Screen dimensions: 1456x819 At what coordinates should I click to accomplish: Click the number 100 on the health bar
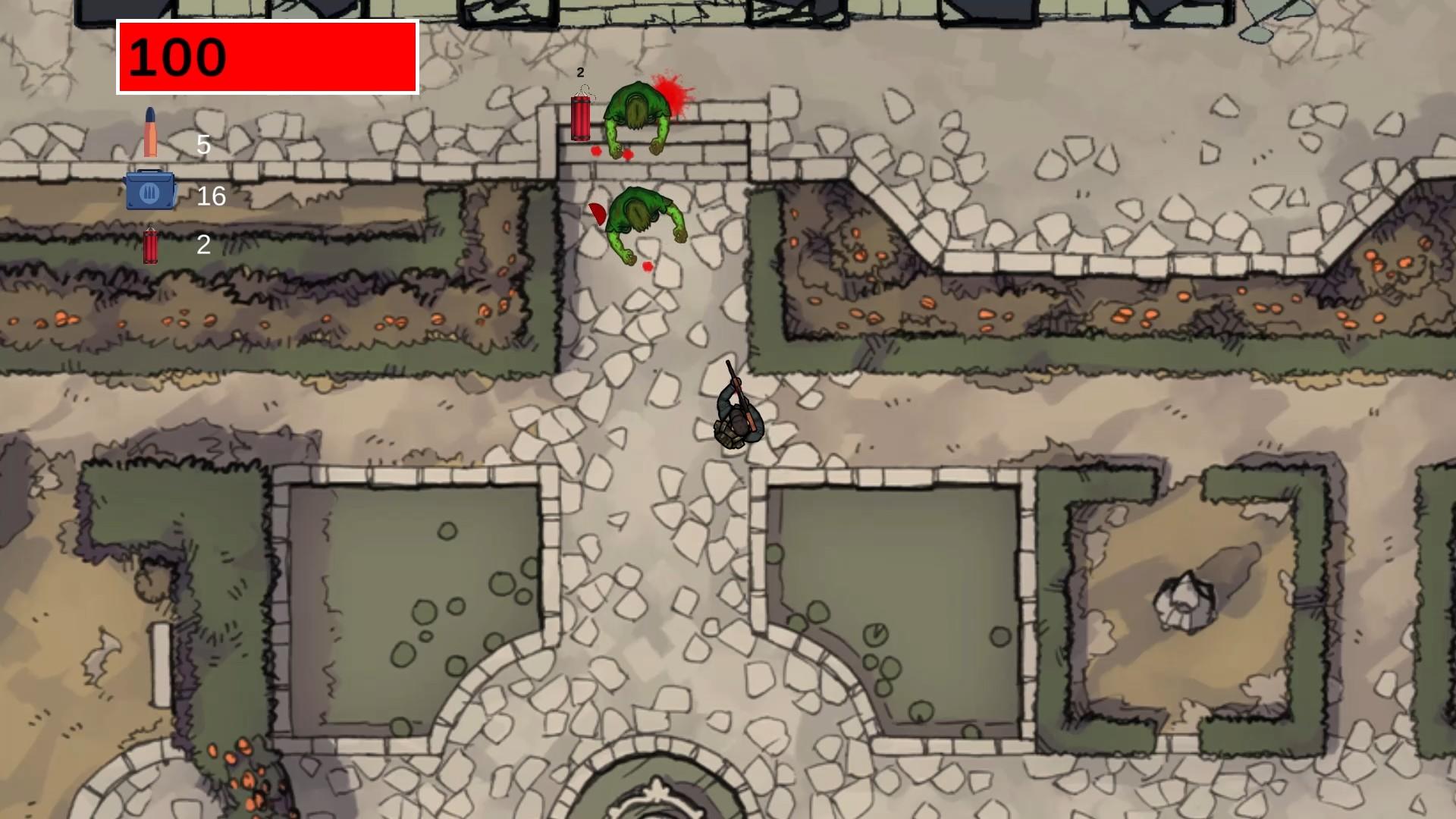[x=178, y=57]
